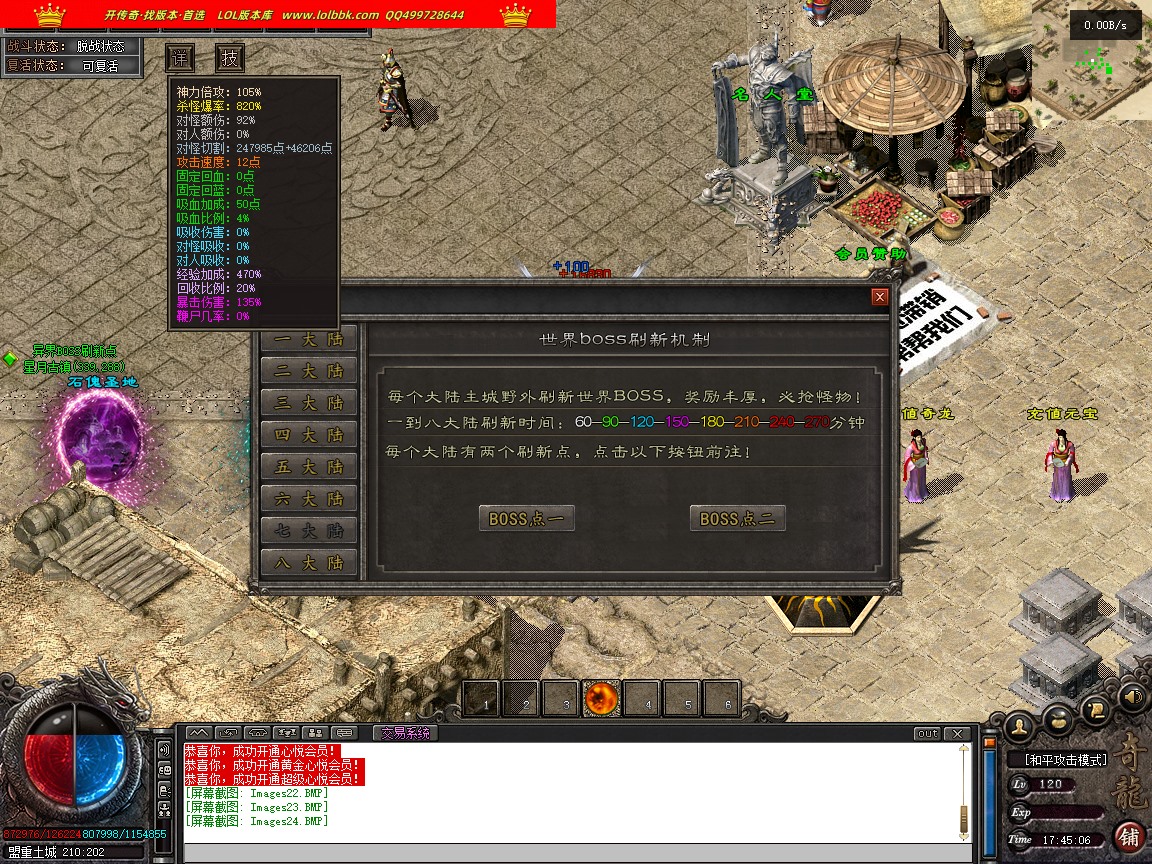Open the 五大陆 continent tab
This screenshot has height=864, width=1152.
pyautogui.click(x=309, y=467)
